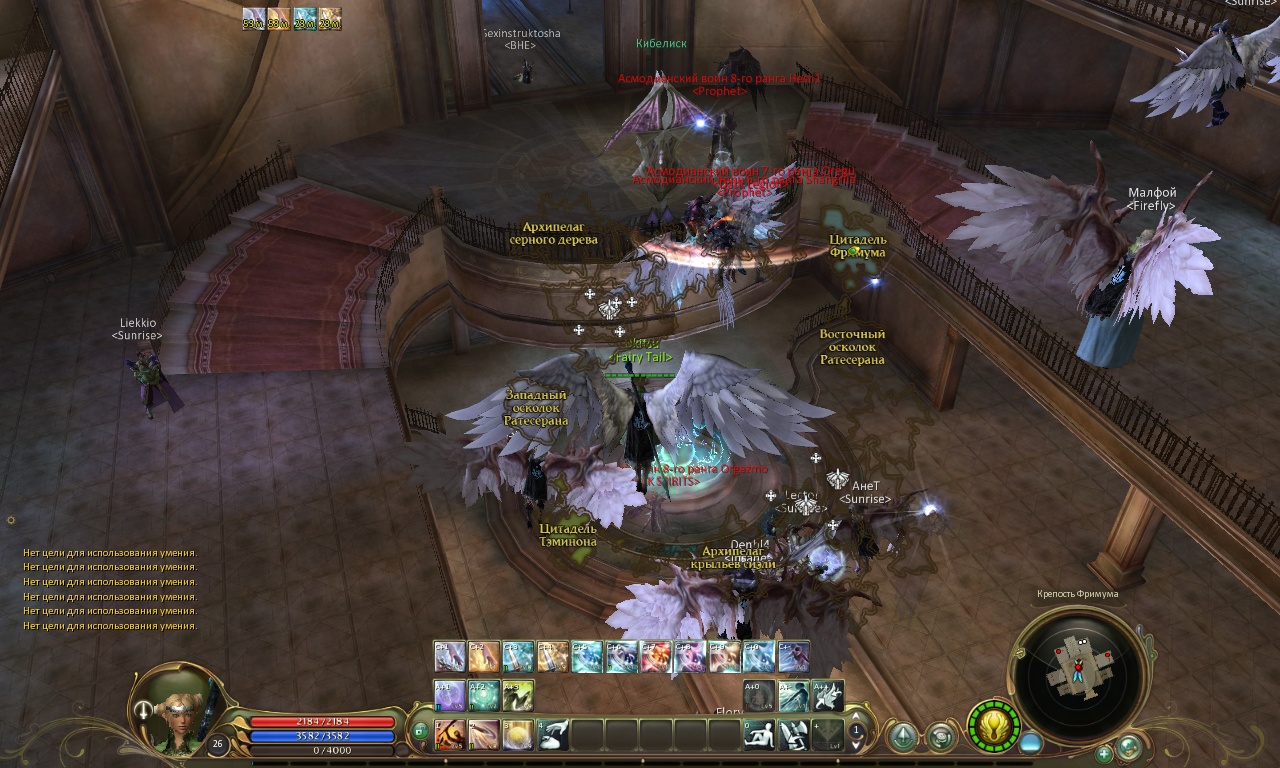Open the world map globe button
This screenshot has height=768, width=1280.
pos(1129,746)
